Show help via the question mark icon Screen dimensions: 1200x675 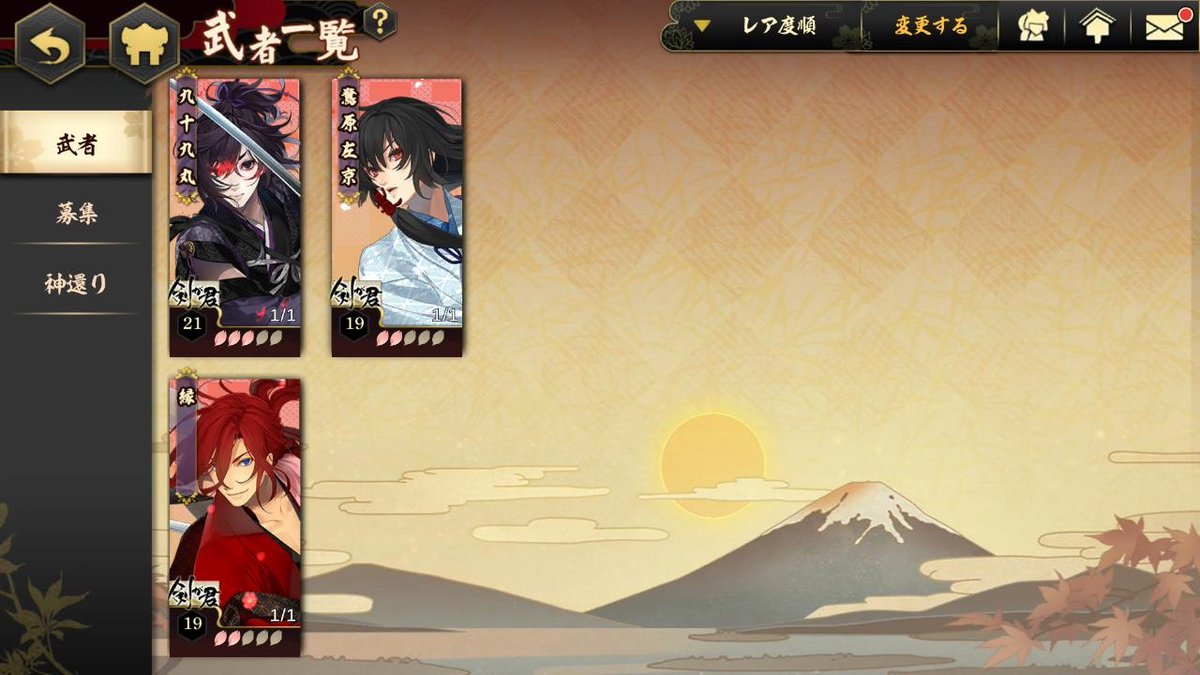click(379, 21)
